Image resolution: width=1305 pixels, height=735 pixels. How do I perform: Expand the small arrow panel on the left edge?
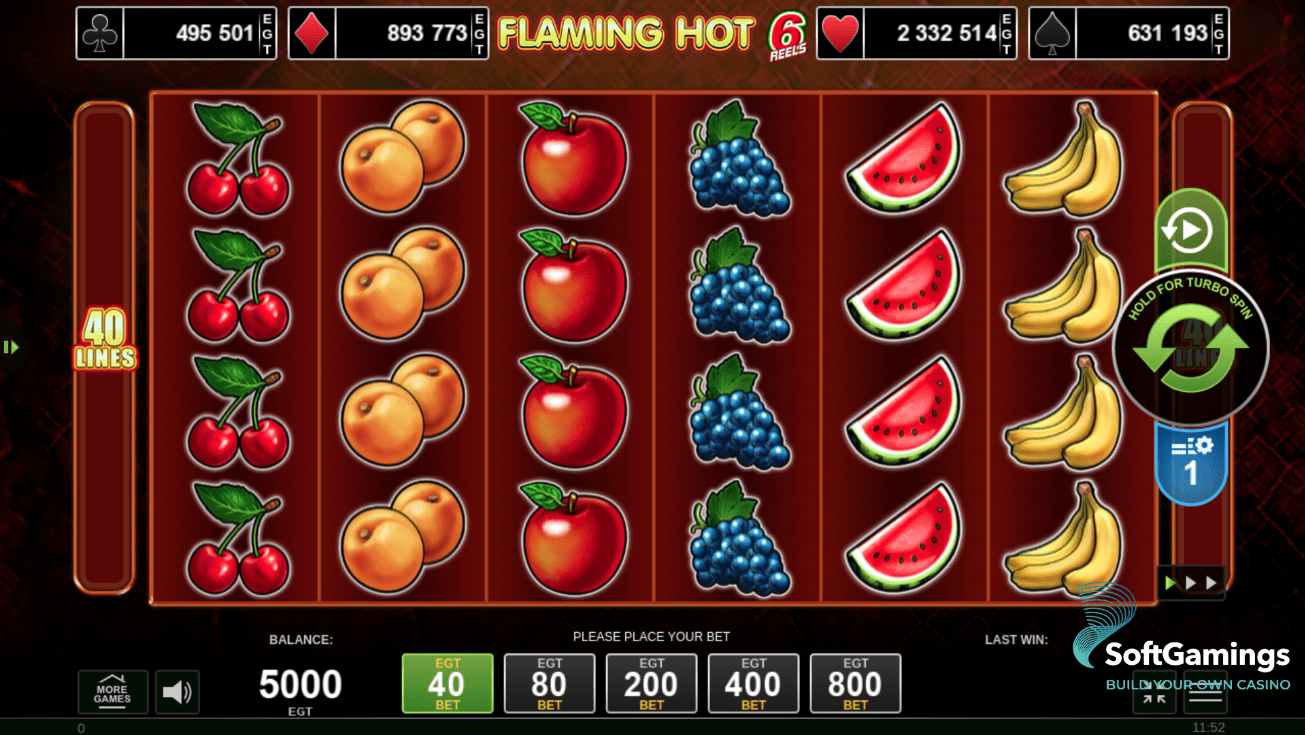11,347
